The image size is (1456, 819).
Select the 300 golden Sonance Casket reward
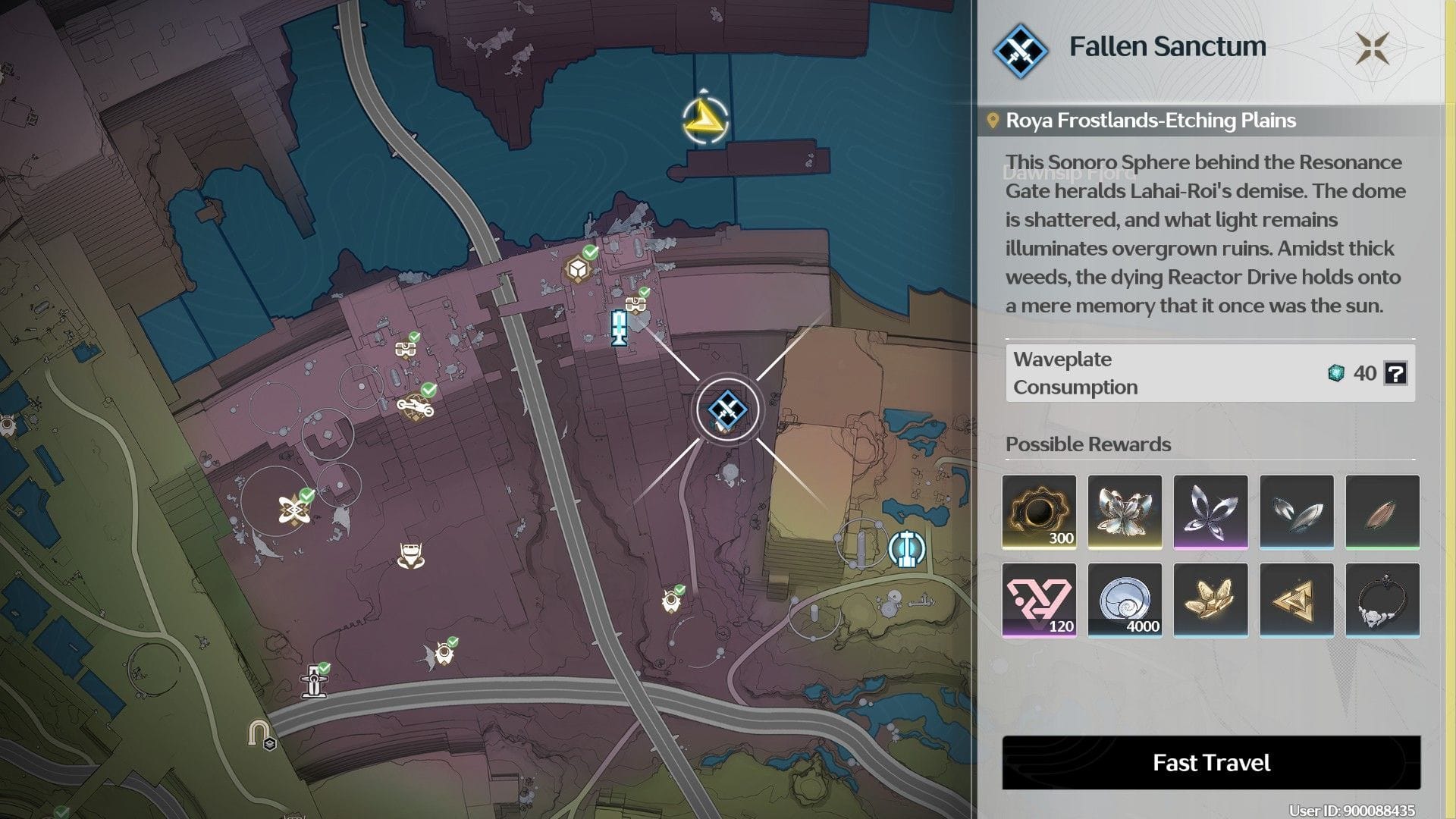click(1039, 512)
